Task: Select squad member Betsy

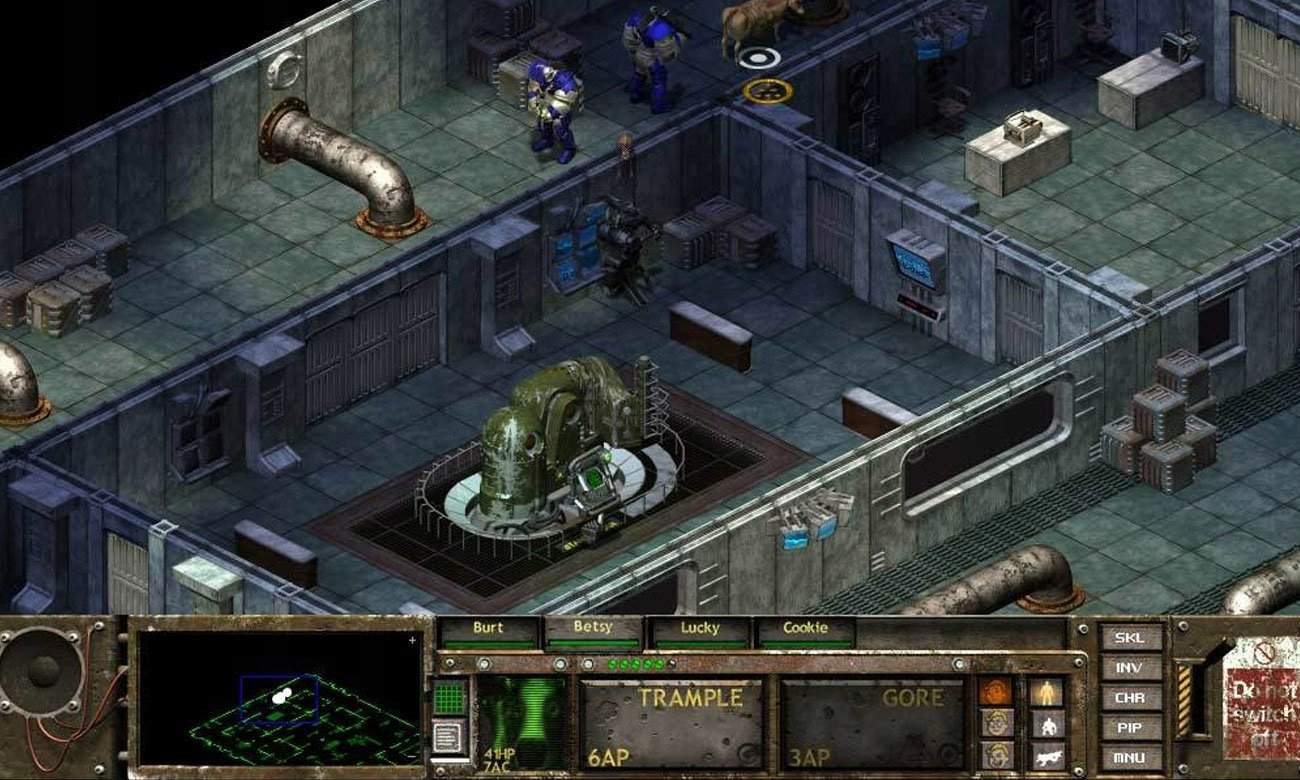Action: pos(593,630)
